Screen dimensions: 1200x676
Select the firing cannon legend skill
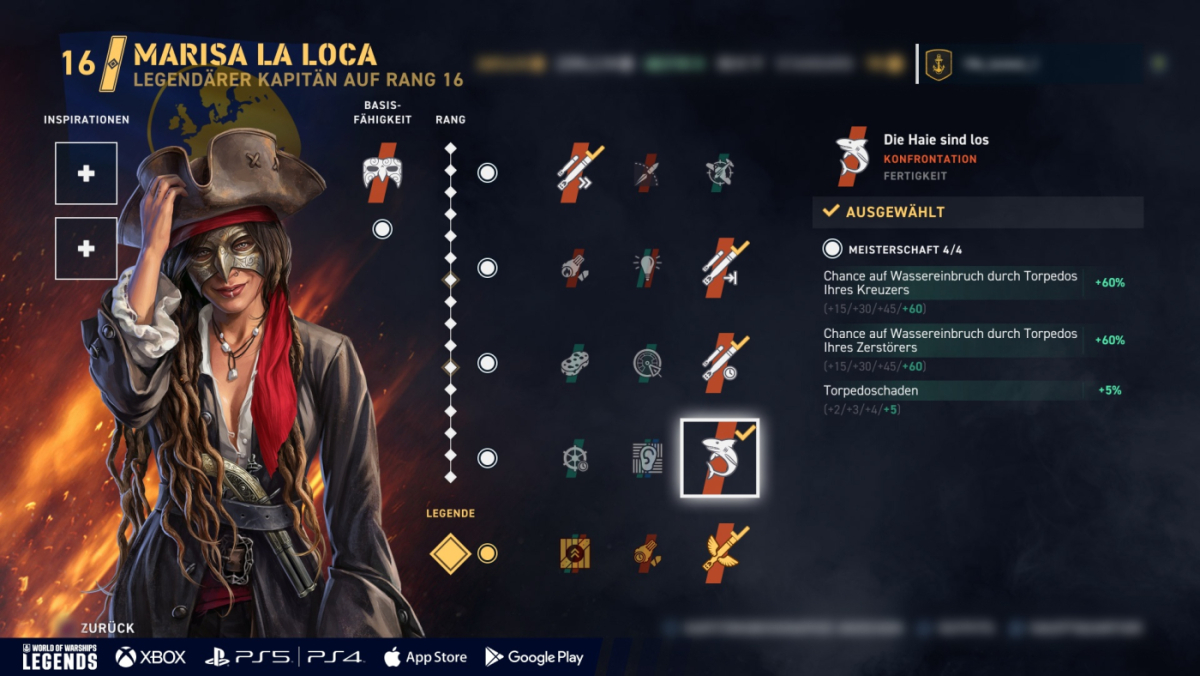[647, 553]
